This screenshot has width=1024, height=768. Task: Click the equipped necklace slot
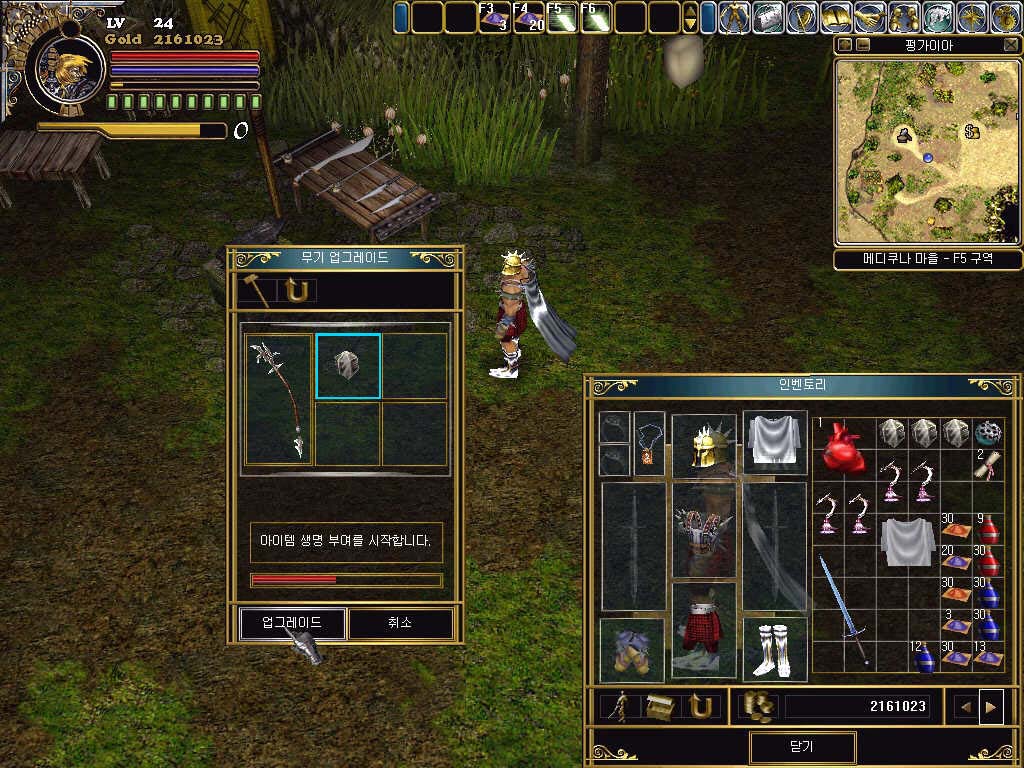pos(649,443)
